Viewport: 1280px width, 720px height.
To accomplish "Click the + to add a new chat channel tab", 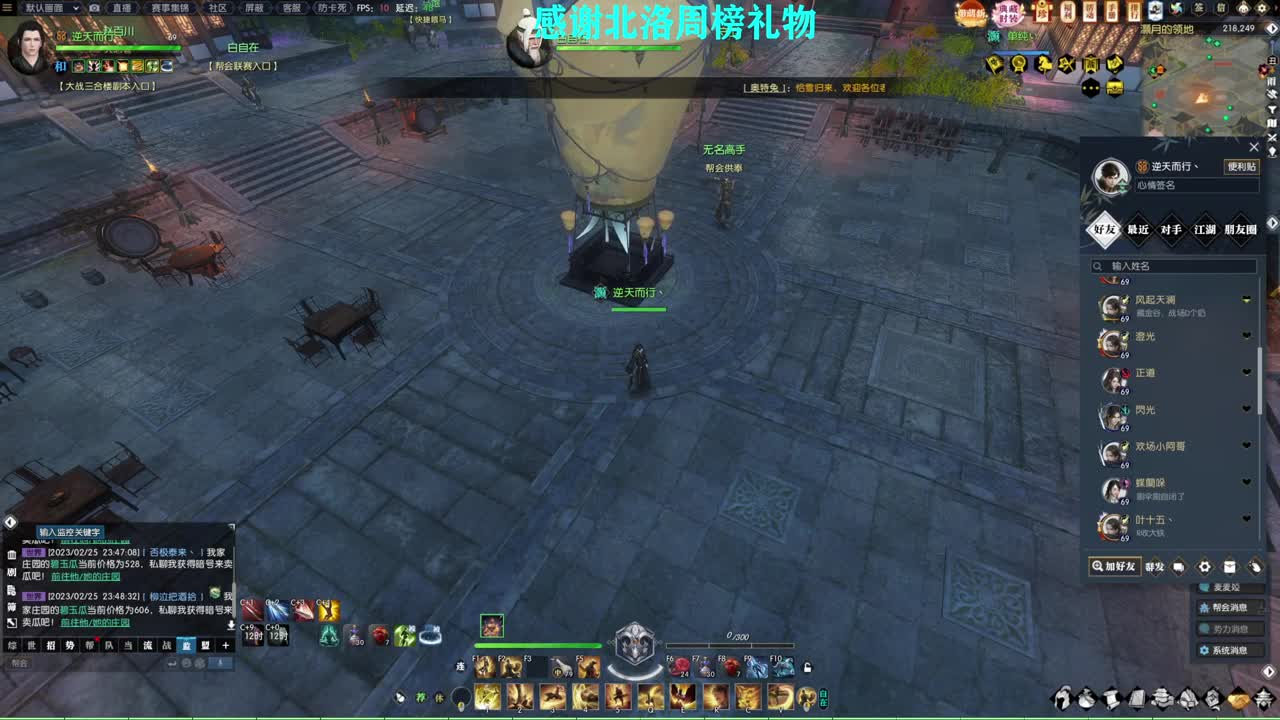I will (x=226, y=646).
